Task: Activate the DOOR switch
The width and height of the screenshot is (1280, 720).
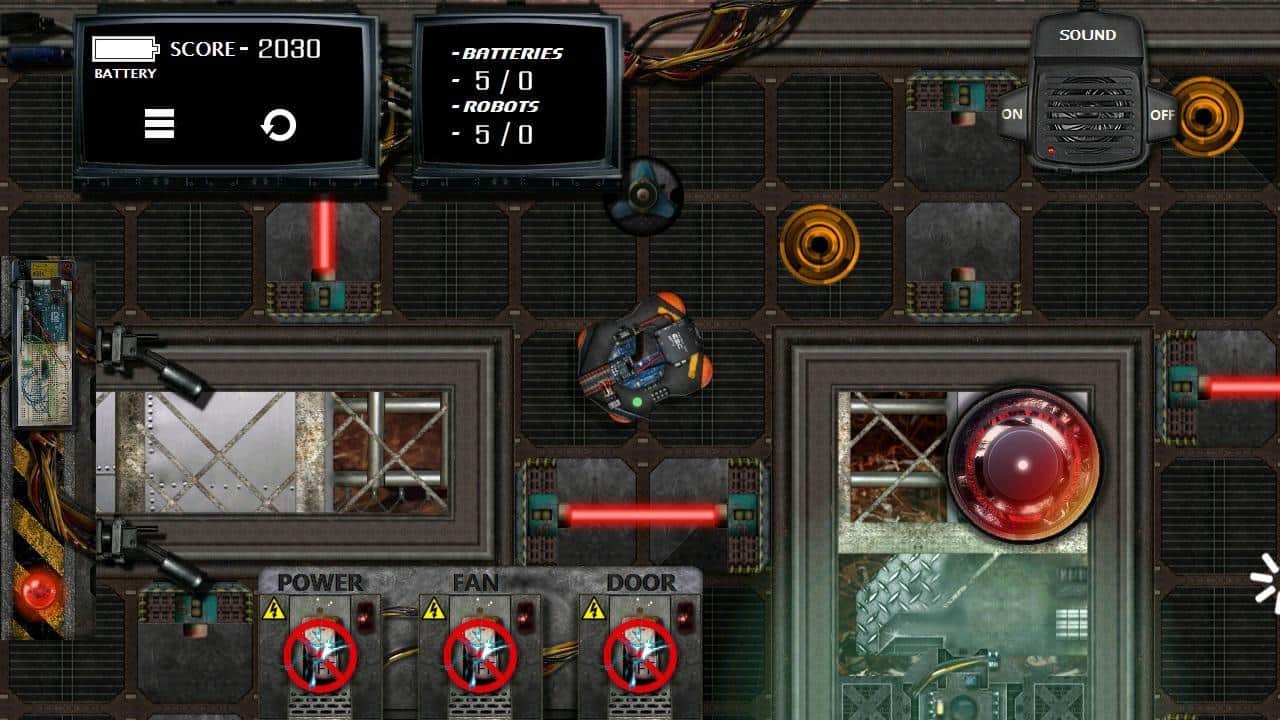Action: coord(640,655)
